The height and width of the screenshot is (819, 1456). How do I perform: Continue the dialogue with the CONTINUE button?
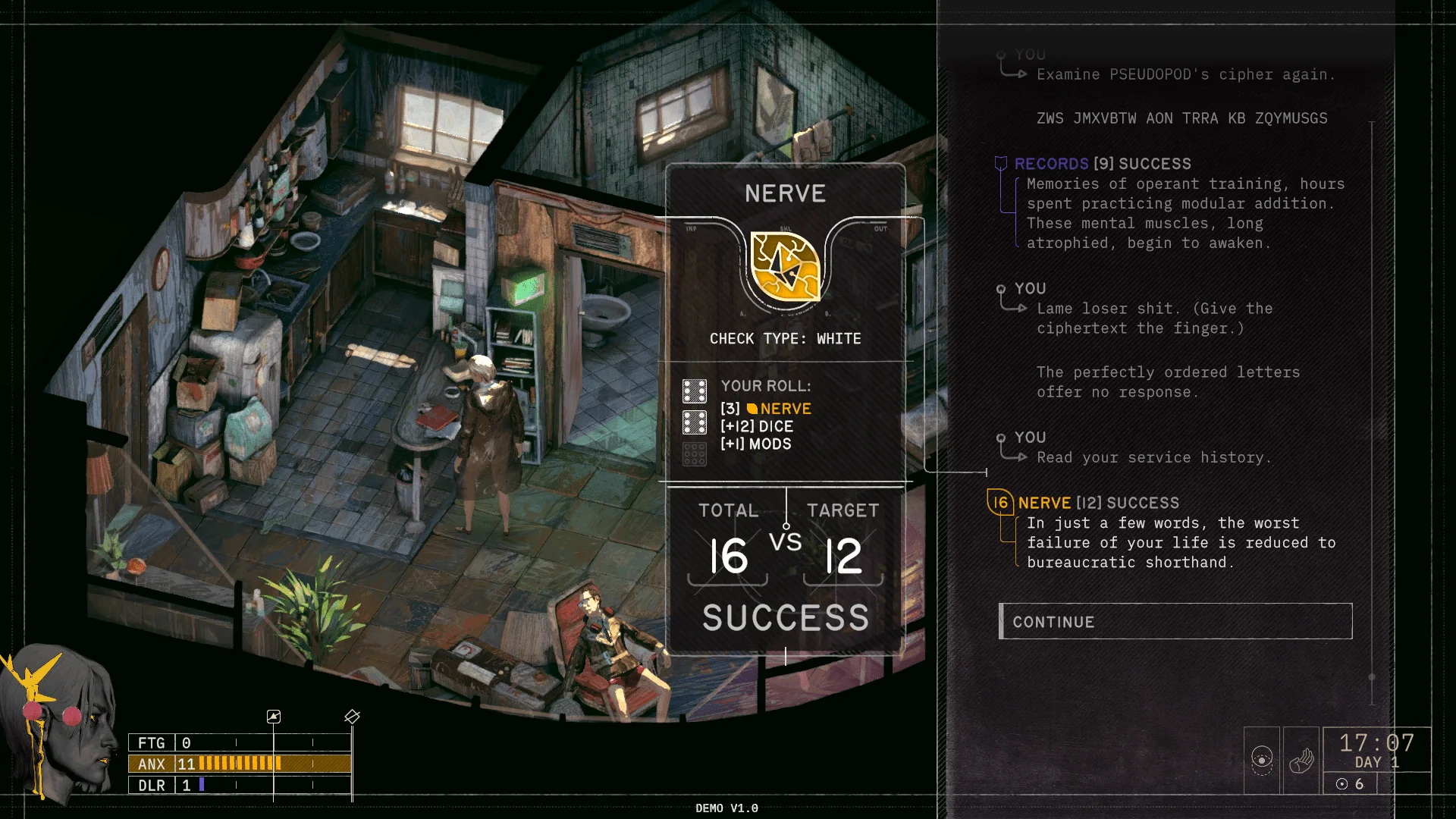(x=1175, y=621)
